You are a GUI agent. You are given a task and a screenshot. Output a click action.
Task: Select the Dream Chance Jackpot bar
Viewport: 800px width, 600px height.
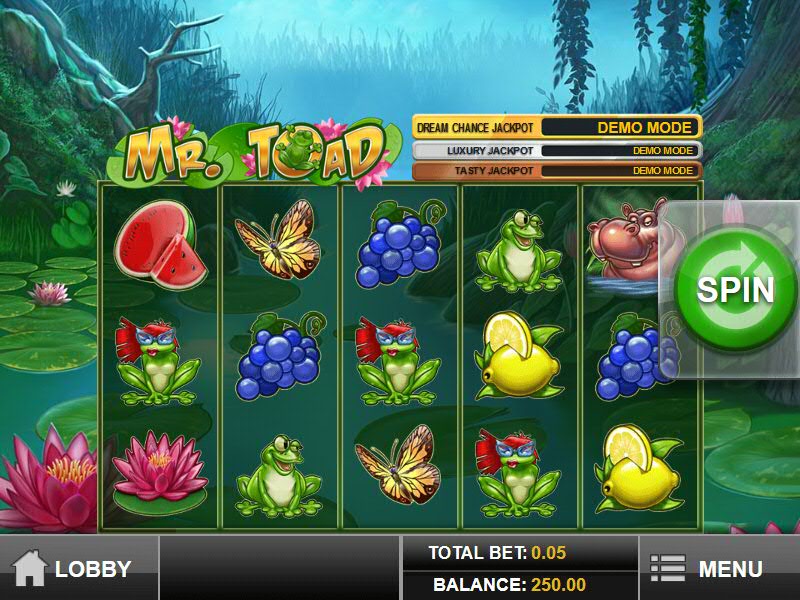click(557, 128)
